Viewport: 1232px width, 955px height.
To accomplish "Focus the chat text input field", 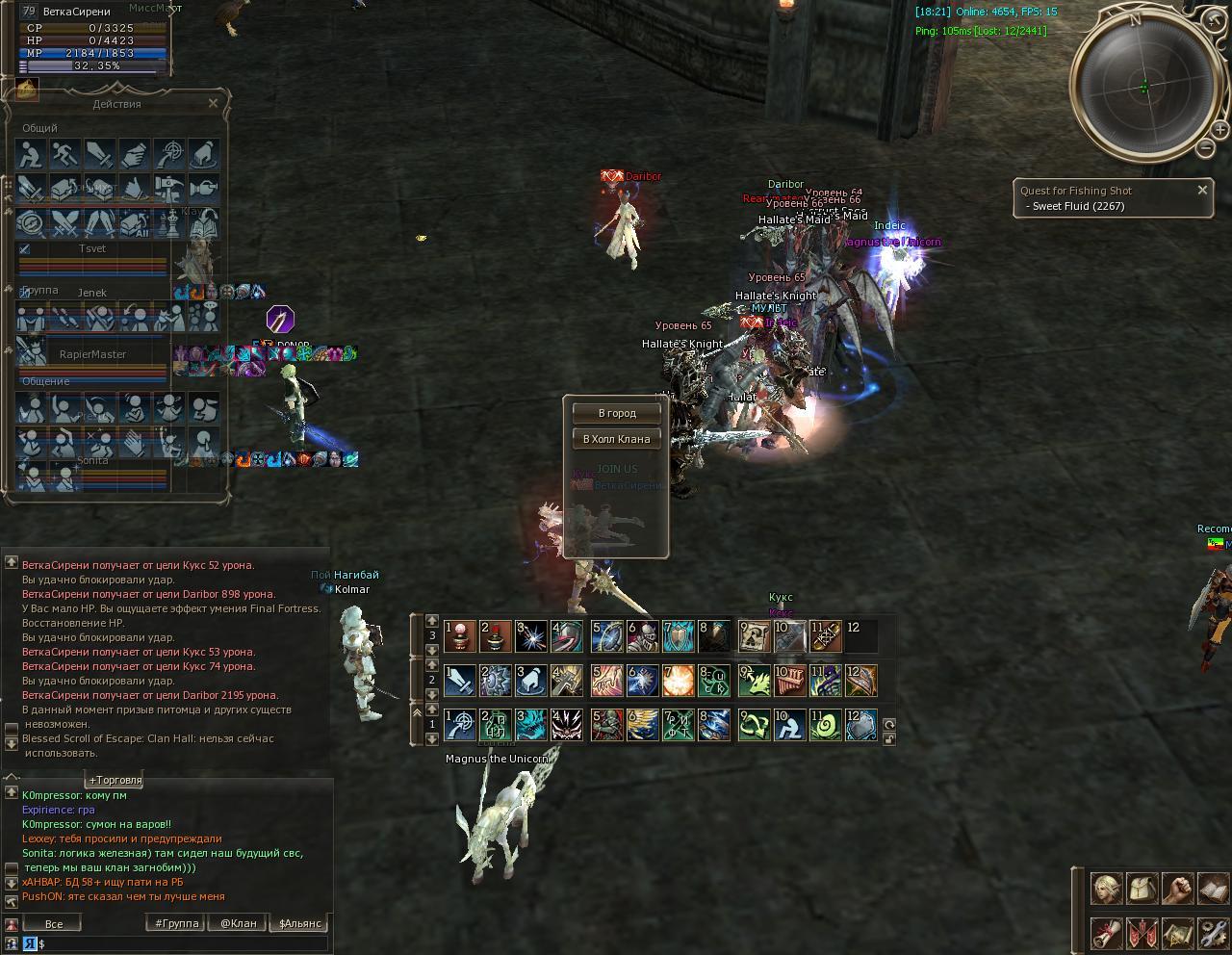I will 183,944.
